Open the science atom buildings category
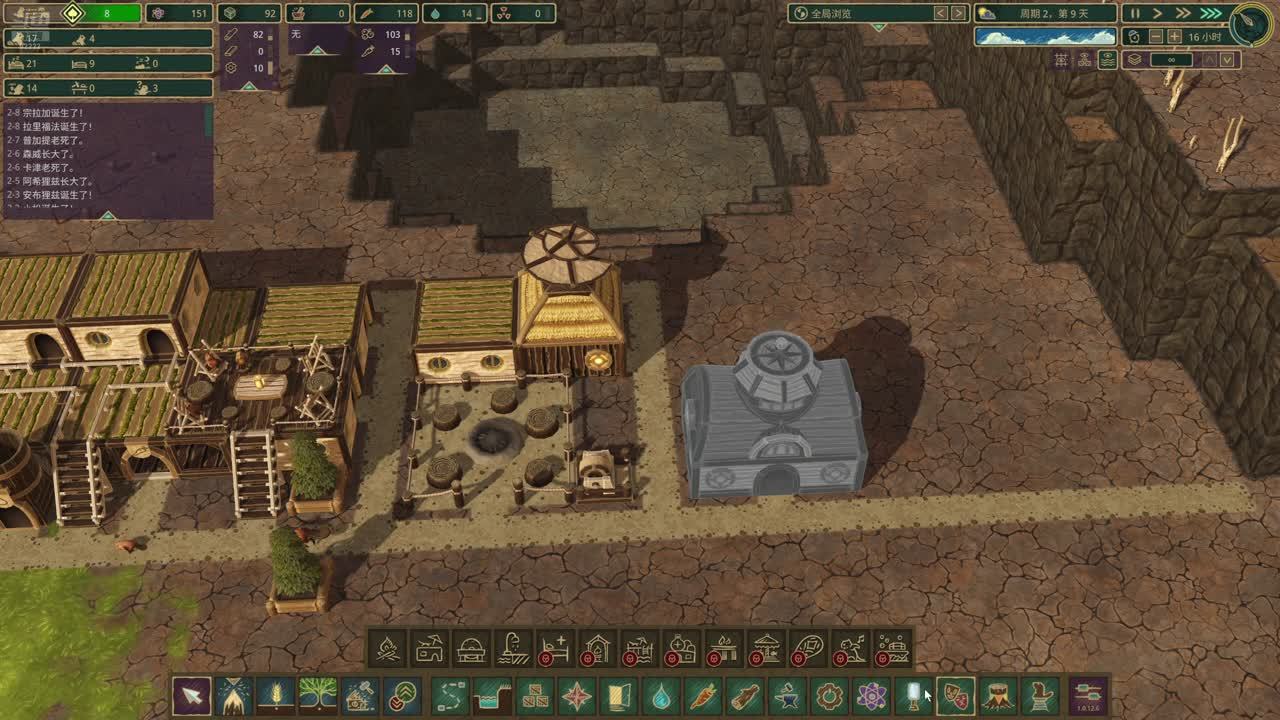 point(871,695)
